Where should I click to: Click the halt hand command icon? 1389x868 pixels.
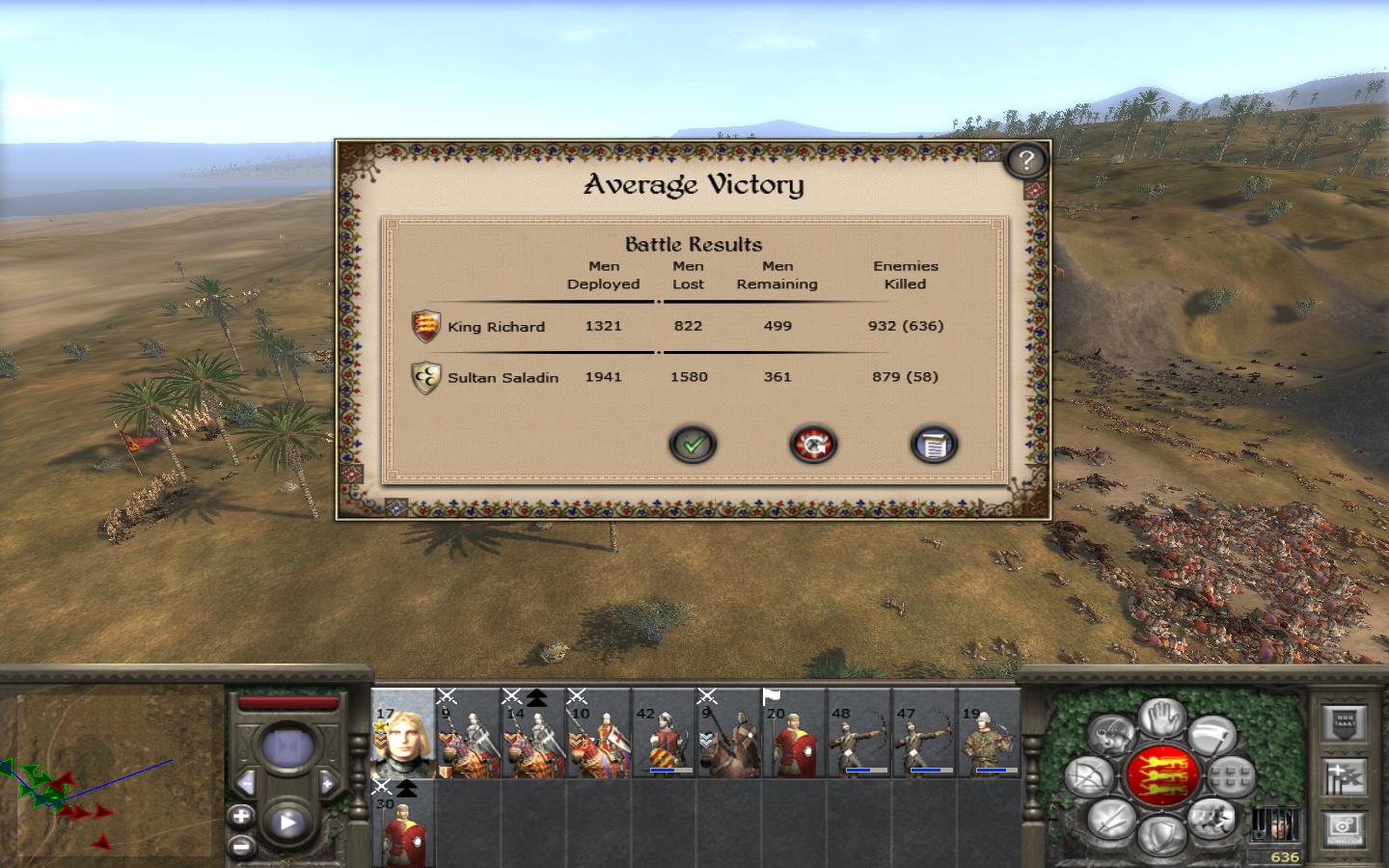tap(1162, 719)
